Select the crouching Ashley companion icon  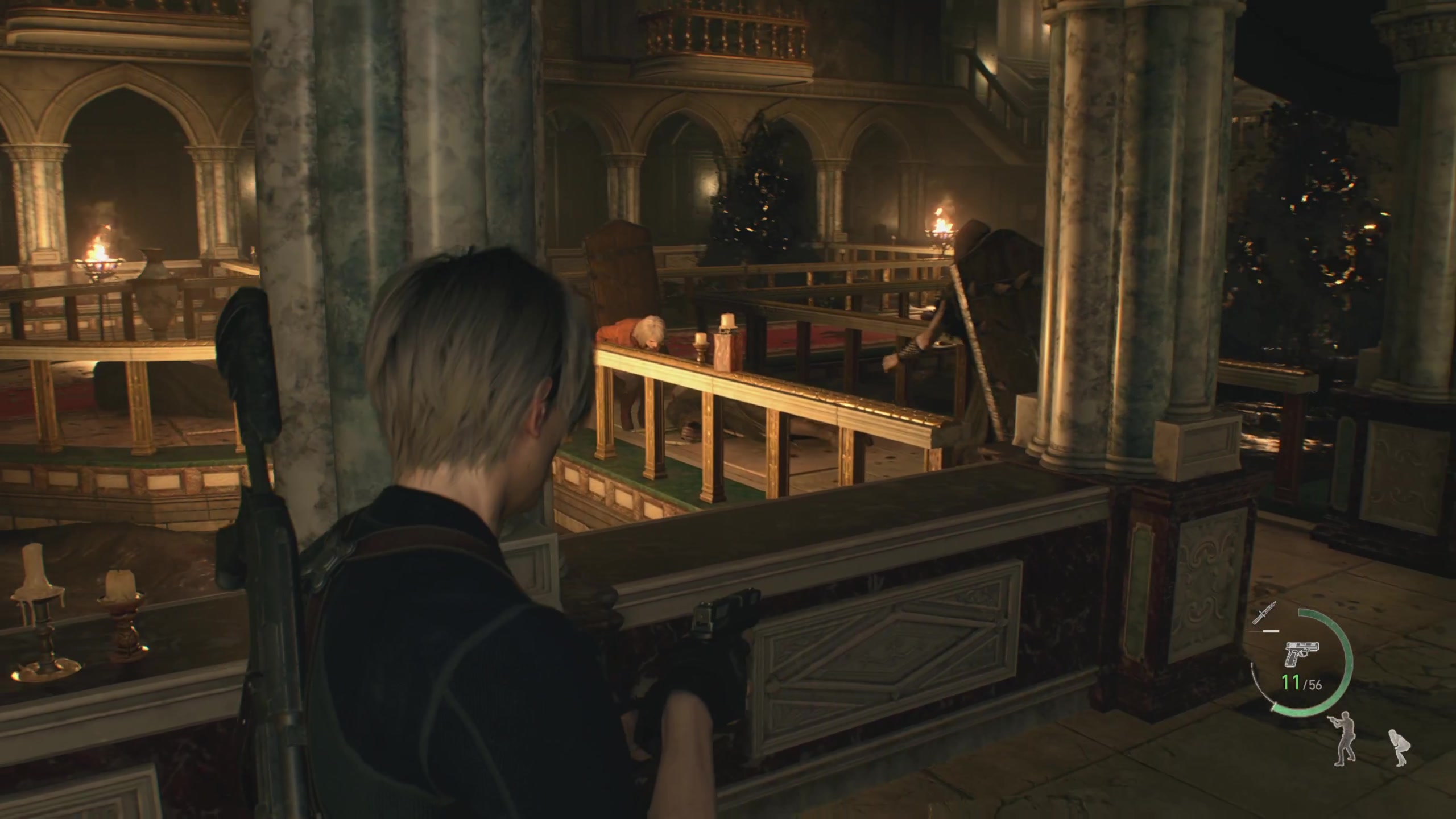click(1398, 747)
